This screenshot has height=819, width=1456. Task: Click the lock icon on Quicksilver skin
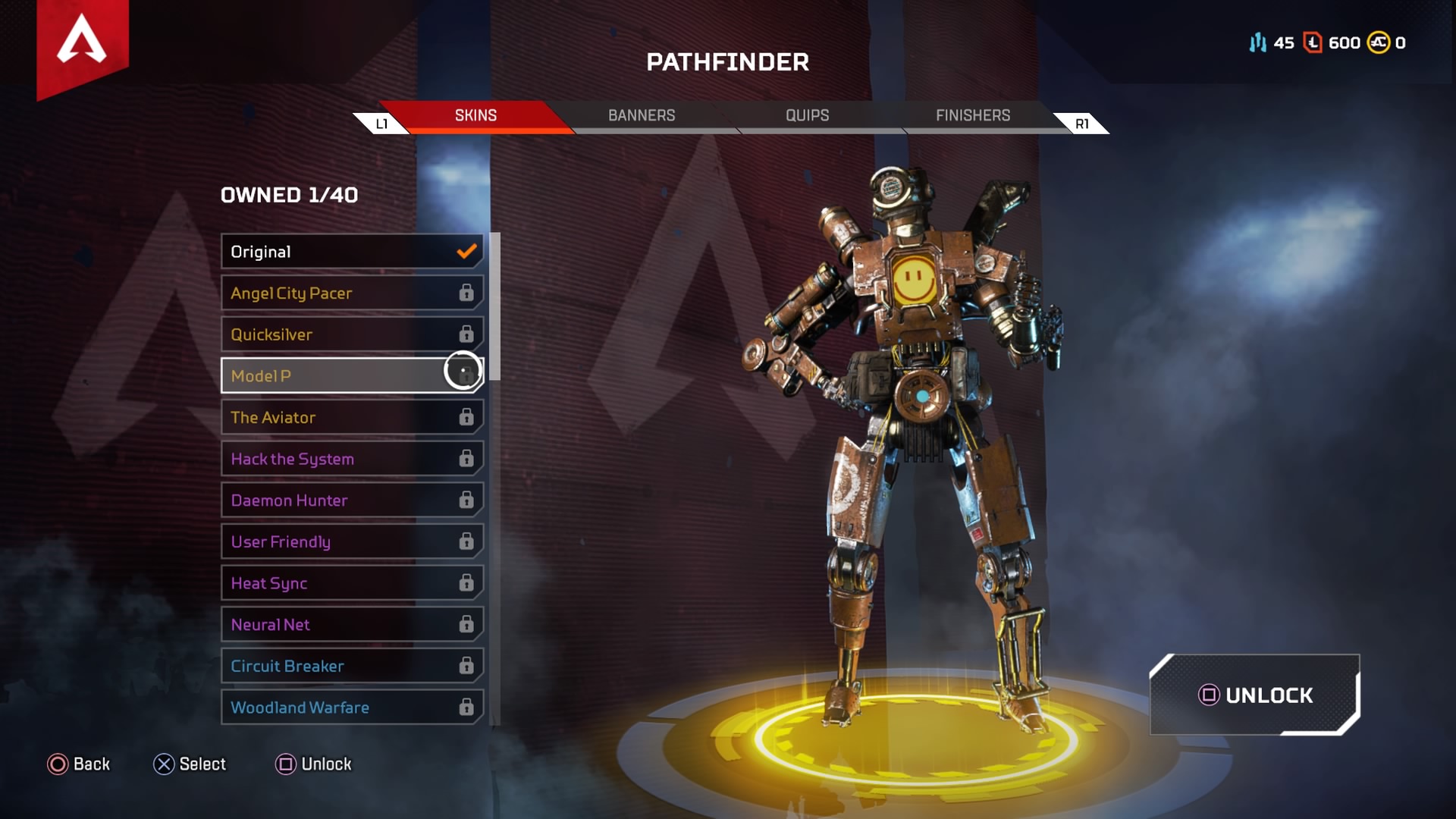click(466, 334)
